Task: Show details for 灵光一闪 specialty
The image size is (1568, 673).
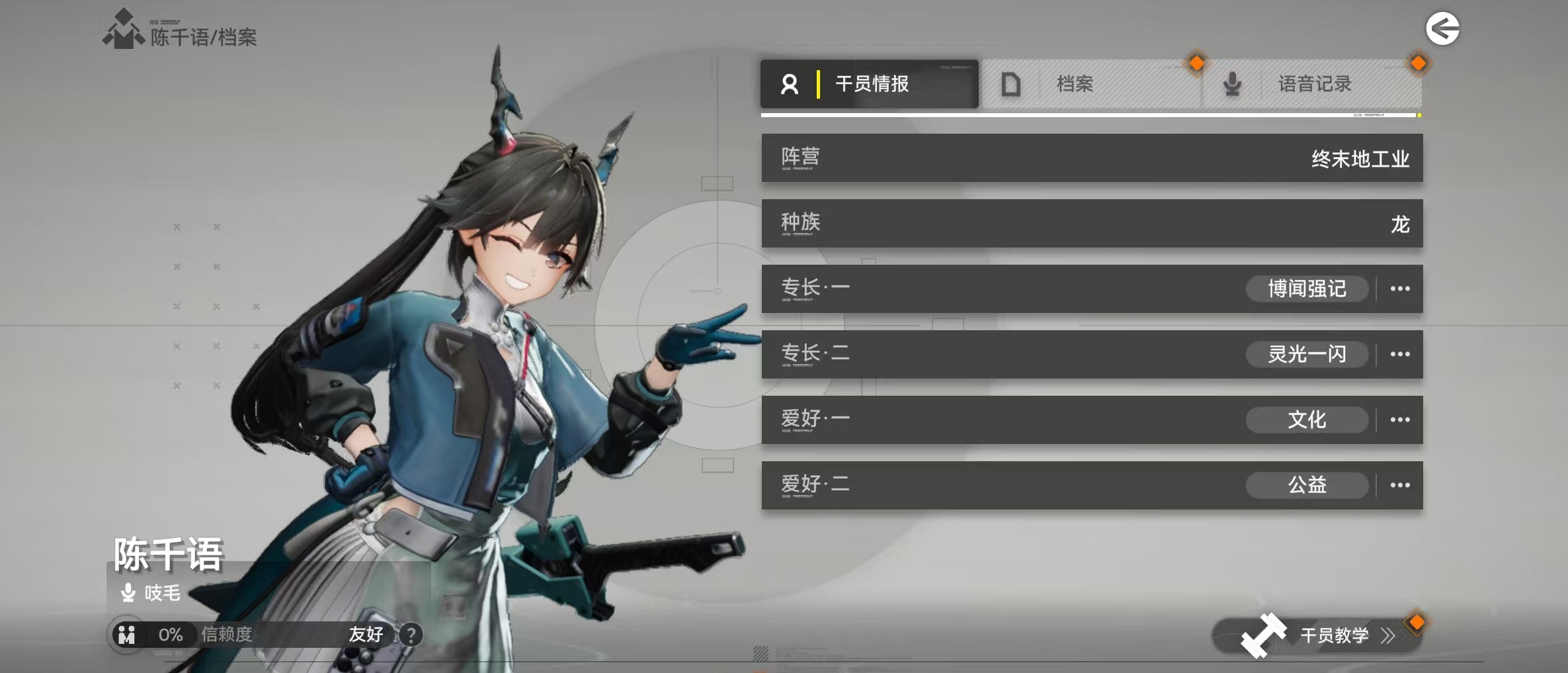Action: [x=1399, y=354]
